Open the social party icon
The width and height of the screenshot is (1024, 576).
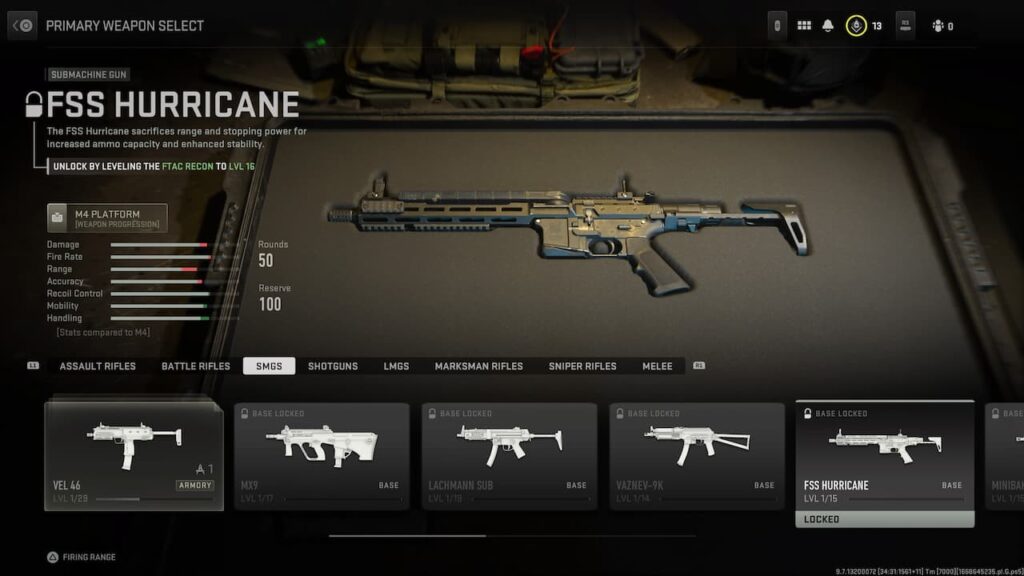coord(938,26)
